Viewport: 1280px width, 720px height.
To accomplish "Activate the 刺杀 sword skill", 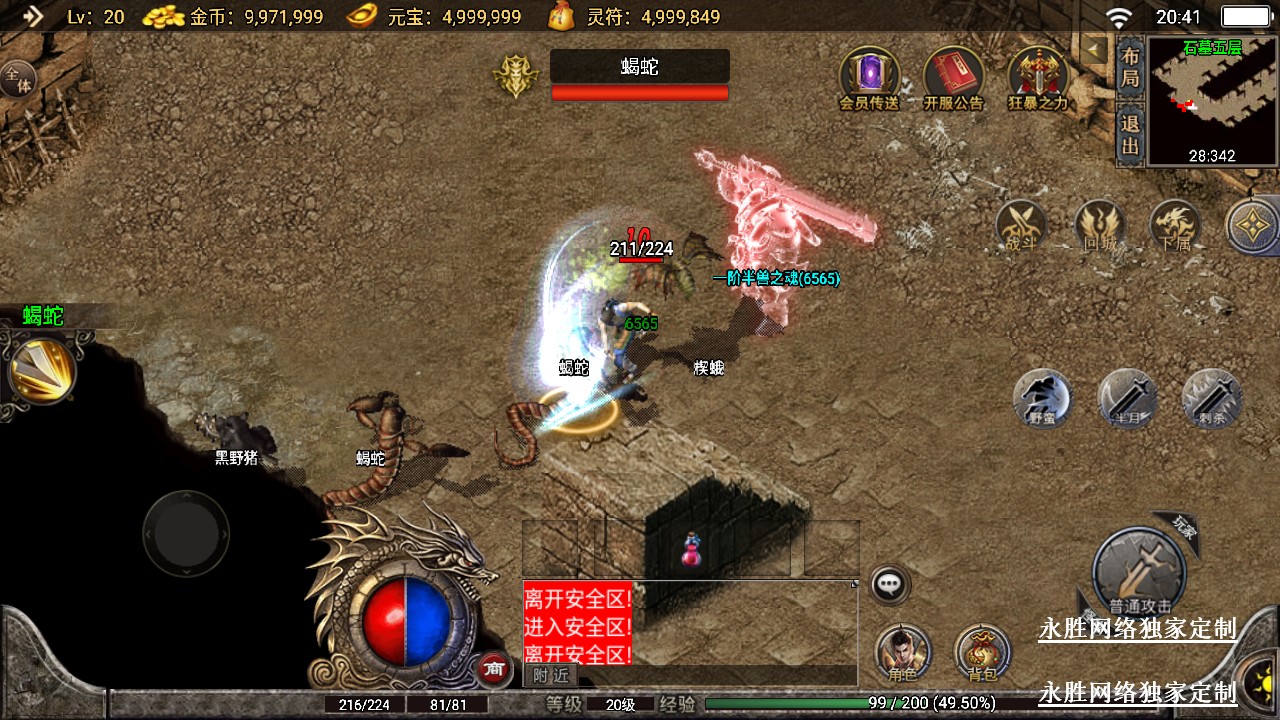I will (1211, 398).
